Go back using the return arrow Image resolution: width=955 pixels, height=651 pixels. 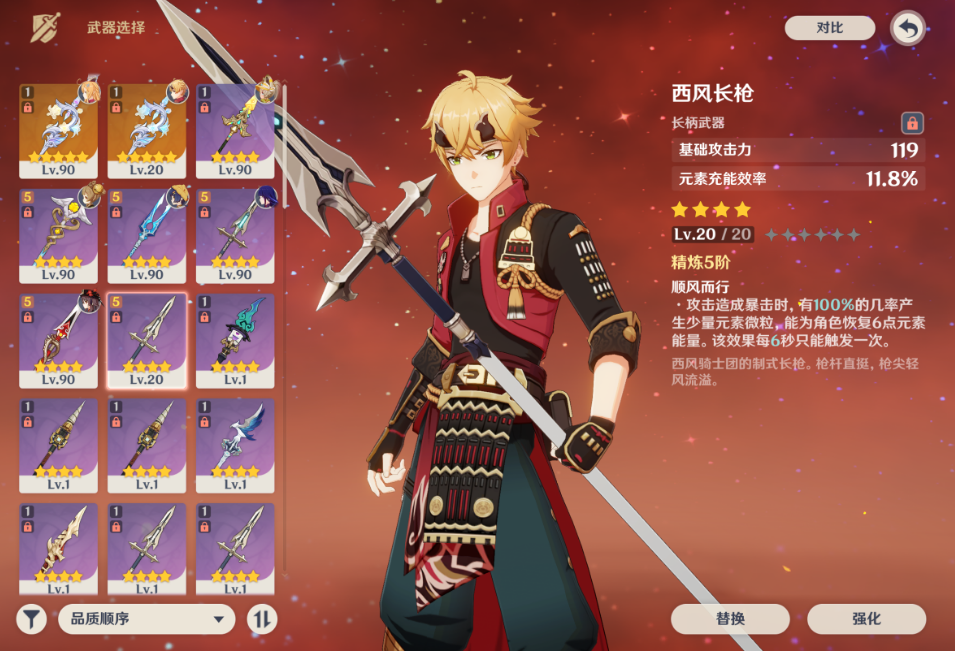tap(907, 28)
